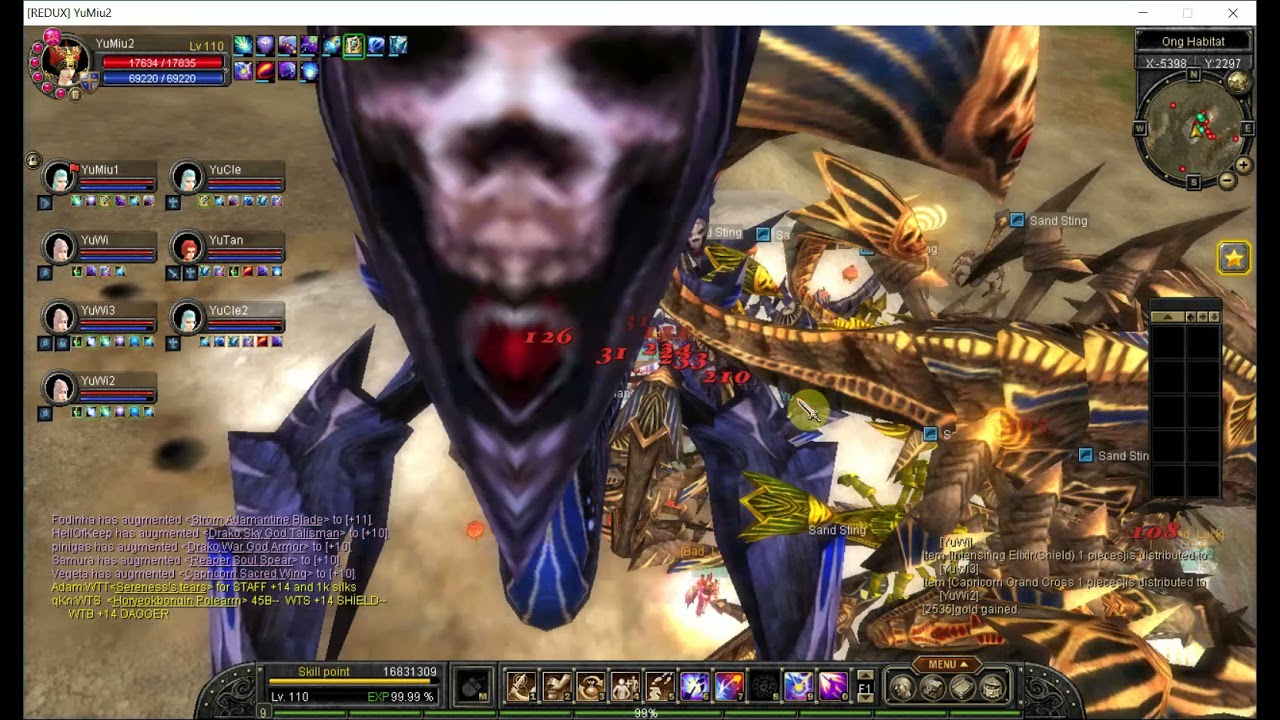1280x720 pixels.
Task: Click the gold star event button
Action: tap(1234, 258)
